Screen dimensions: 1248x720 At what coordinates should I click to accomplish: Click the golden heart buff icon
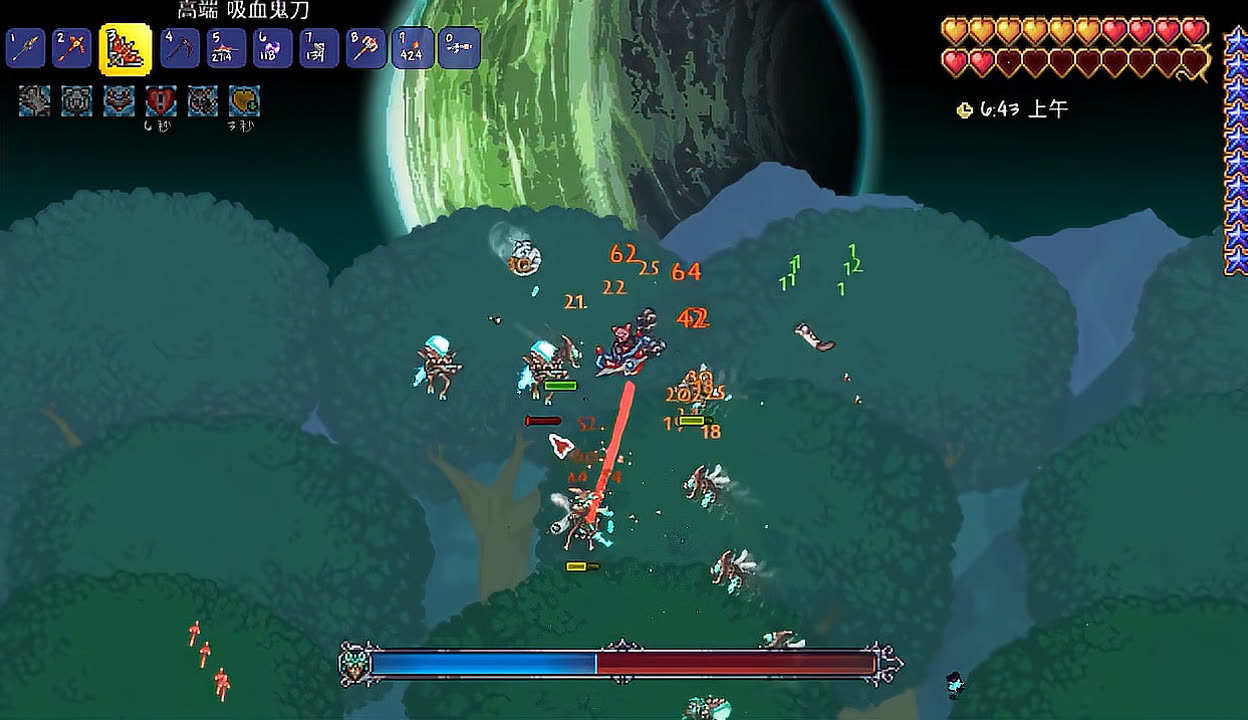pos(244,101)
